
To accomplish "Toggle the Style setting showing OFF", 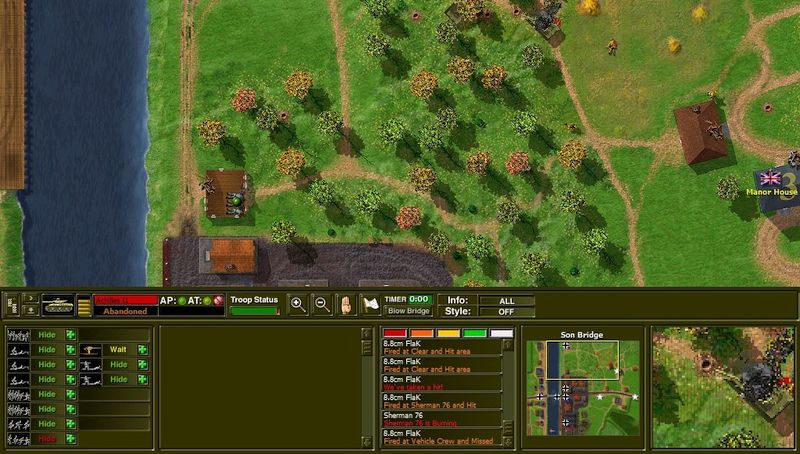I will click(x=506, y=311).
